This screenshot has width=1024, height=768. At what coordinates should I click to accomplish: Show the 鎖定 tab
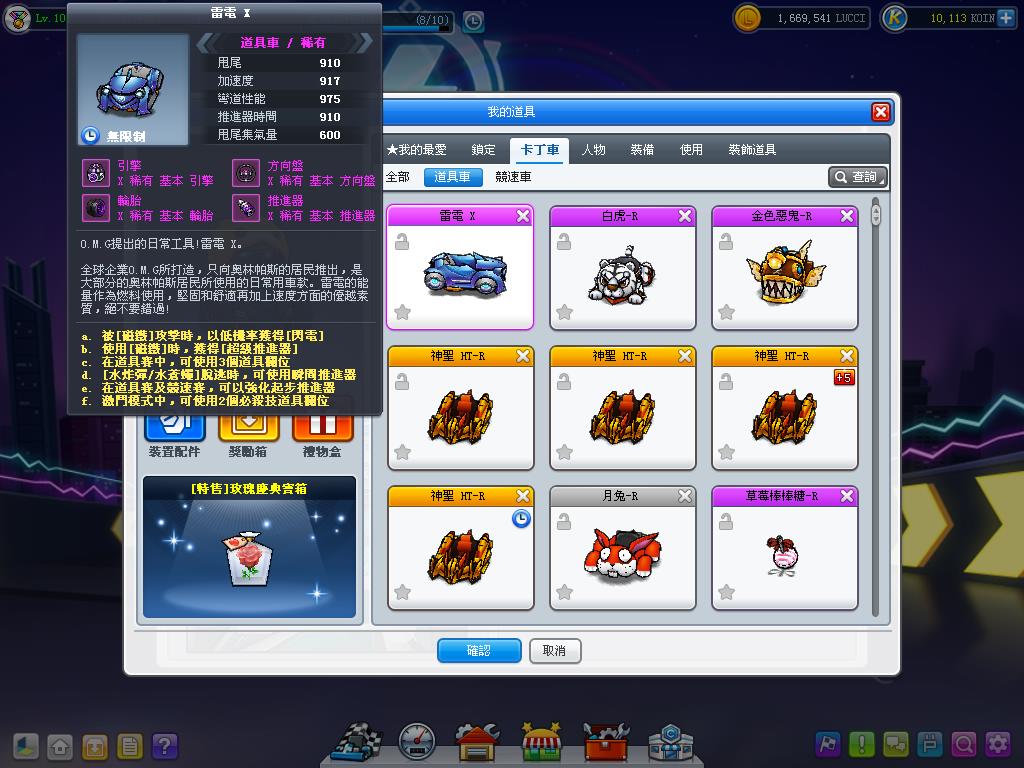[x=484, y=150]
